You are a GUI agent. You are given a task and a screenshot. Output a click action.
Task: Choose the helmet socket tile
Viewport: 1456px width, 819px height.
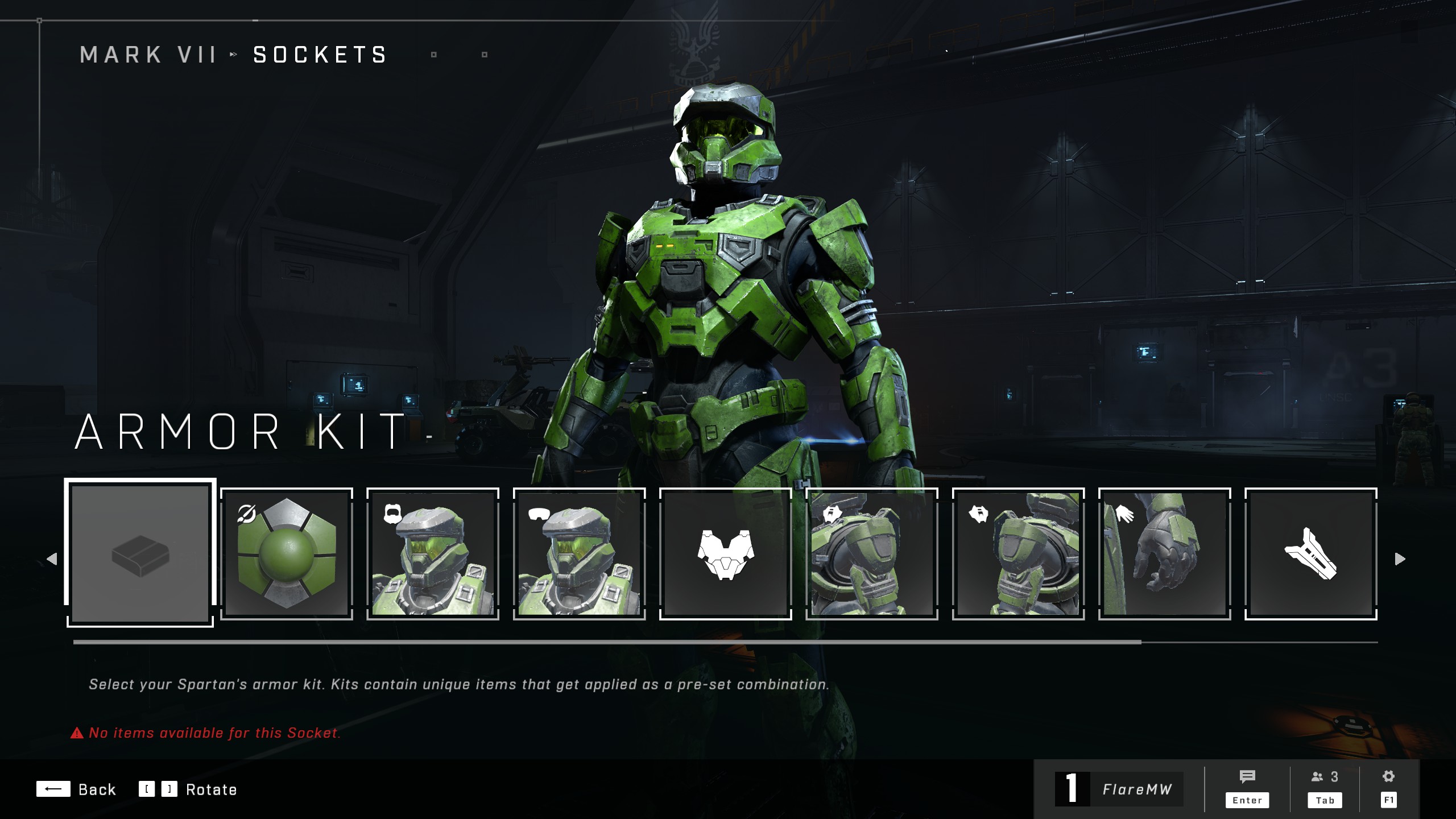(433, 553)
